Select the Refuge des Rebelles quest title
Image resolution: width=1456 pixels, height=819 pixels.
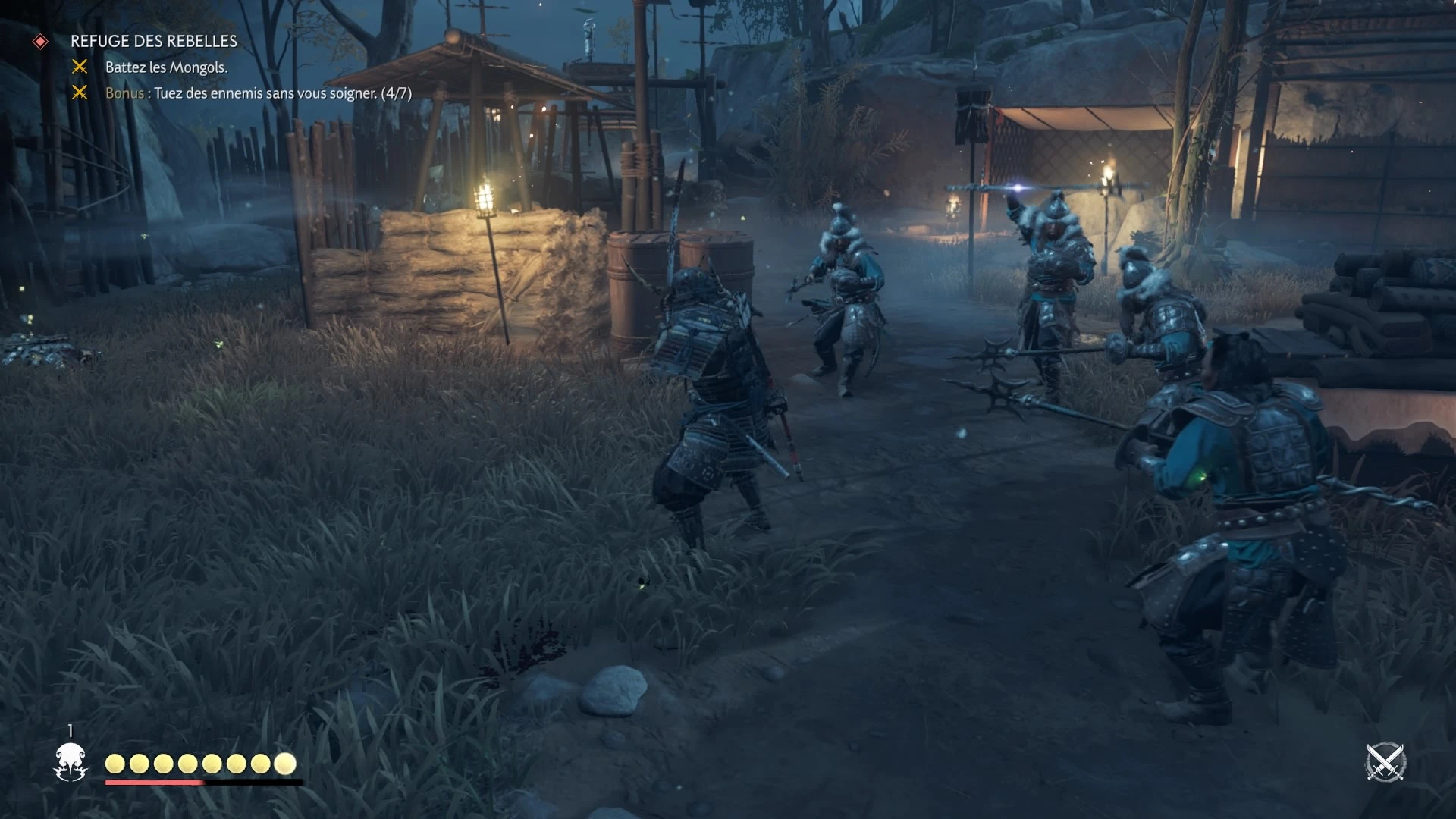pyautogui.click(x=154, y=41)
